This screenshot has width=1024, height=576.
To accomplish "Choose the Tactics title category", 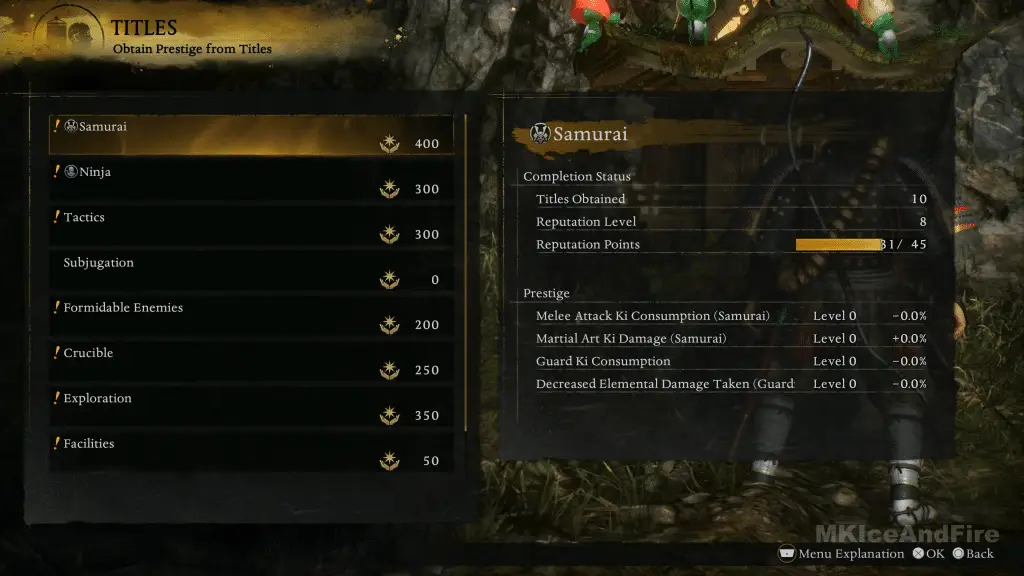I will pos(250,225).
